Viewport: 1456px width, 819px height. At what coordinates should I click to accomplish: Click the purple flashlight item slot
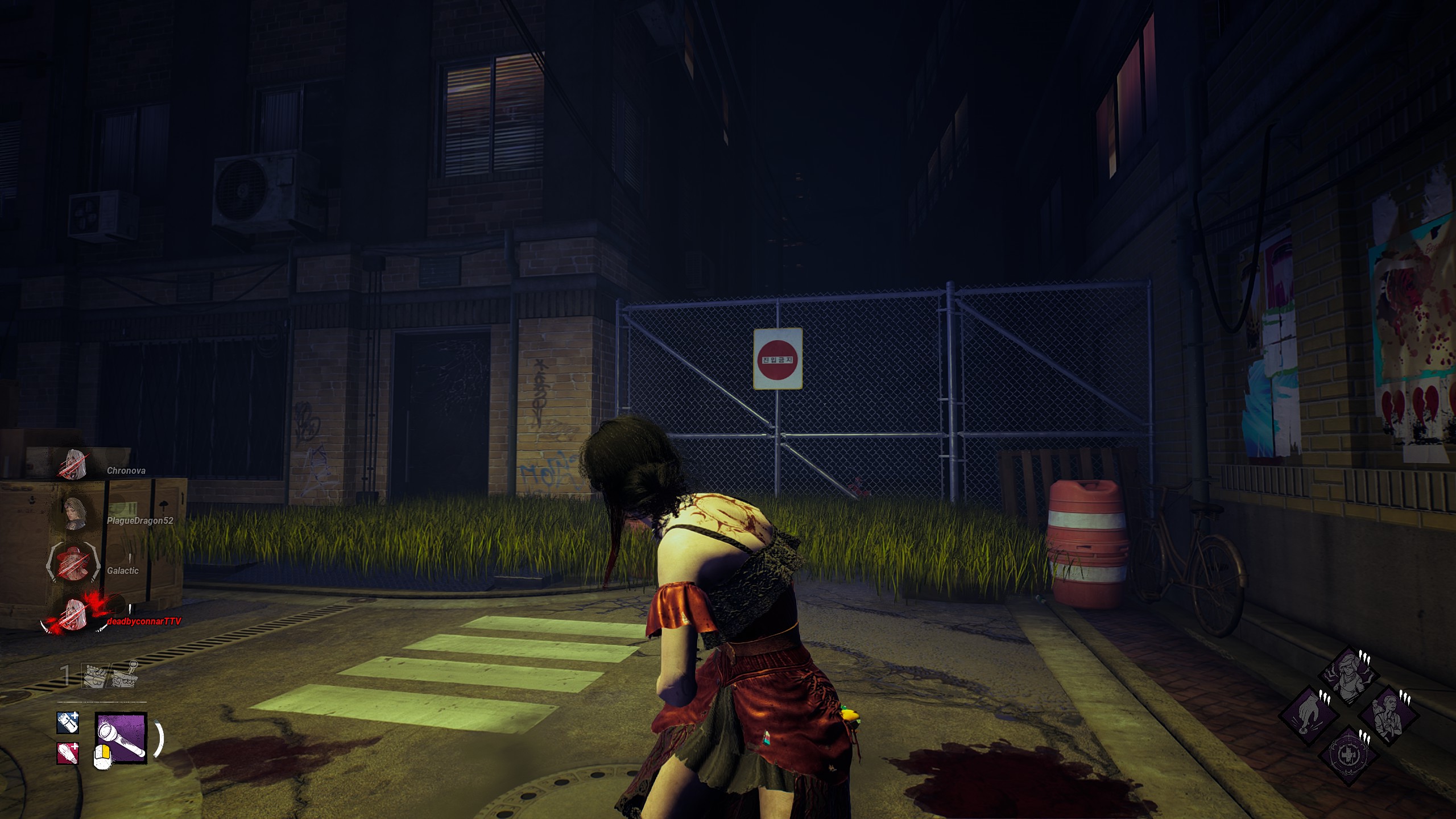[x=121, y=738]
